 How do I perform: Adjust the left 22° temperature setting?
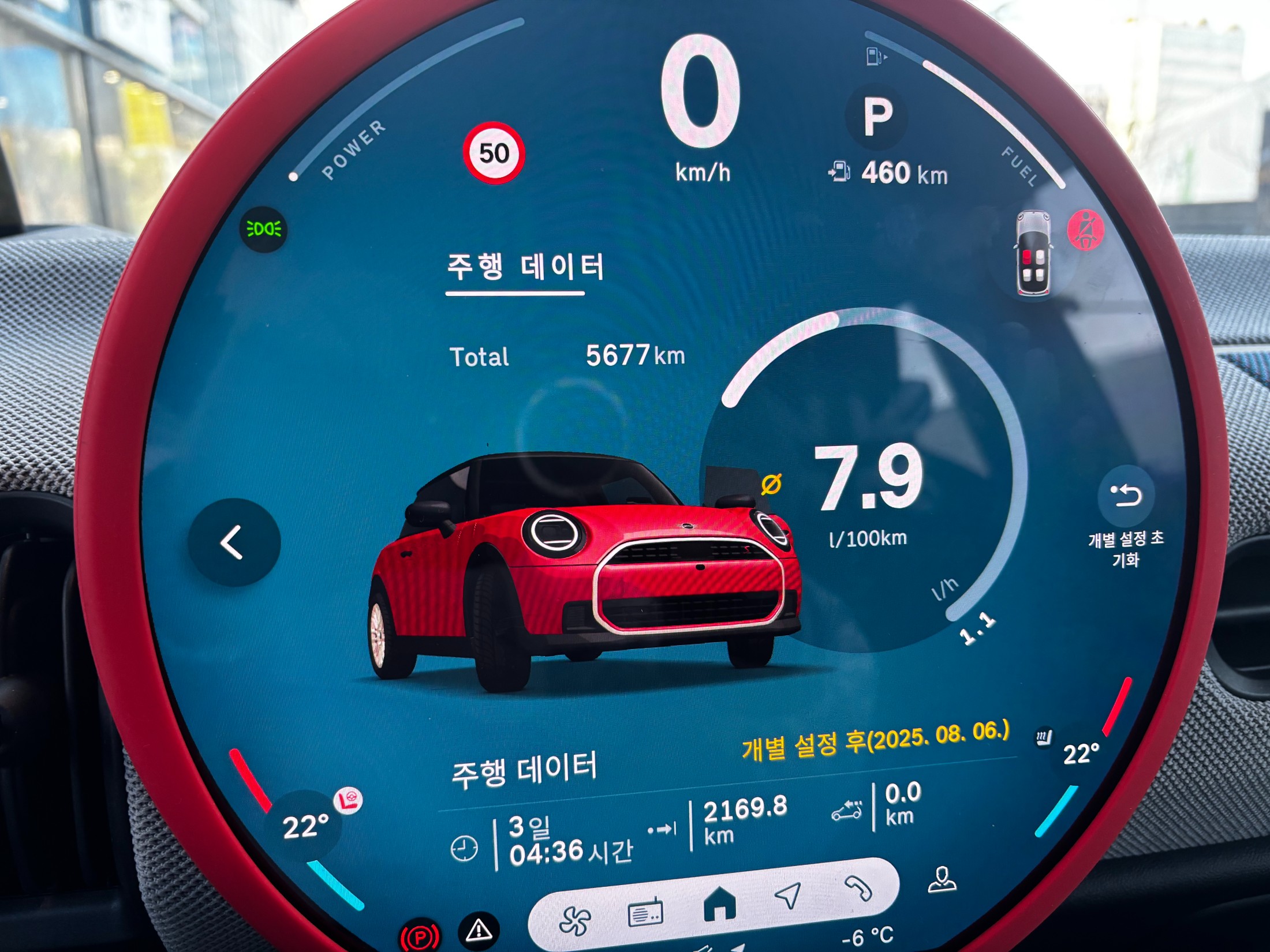[305, 826]
